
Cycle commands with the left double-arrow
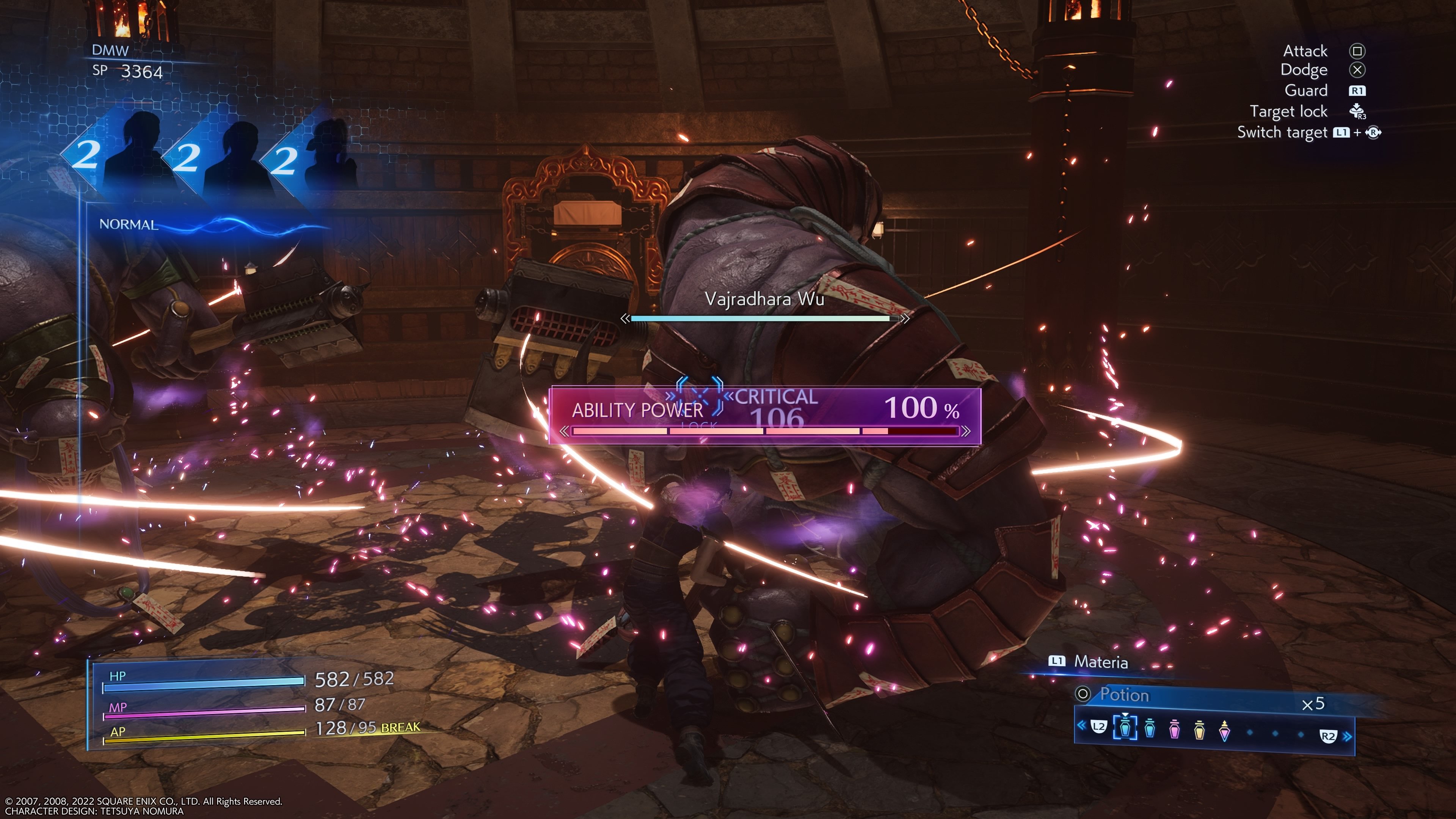coord(1081,725)
